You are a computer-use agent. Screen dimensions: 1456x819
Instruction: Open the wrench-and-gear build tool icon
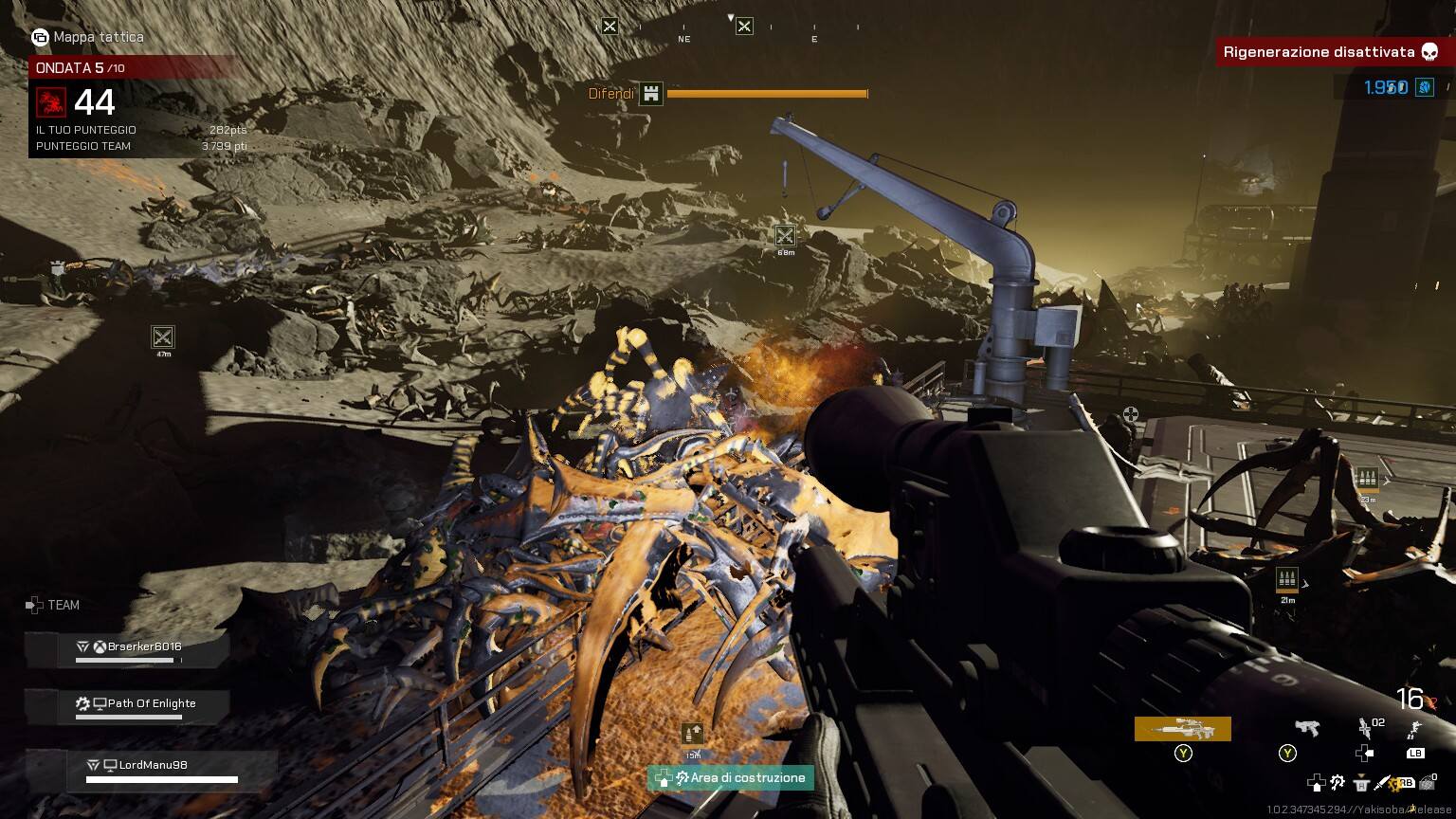click(x=1338, y=783)
